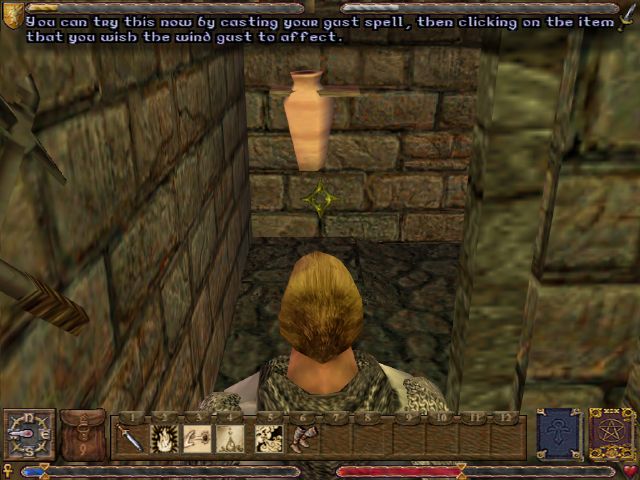Open the blue ankh journal book

558,434
